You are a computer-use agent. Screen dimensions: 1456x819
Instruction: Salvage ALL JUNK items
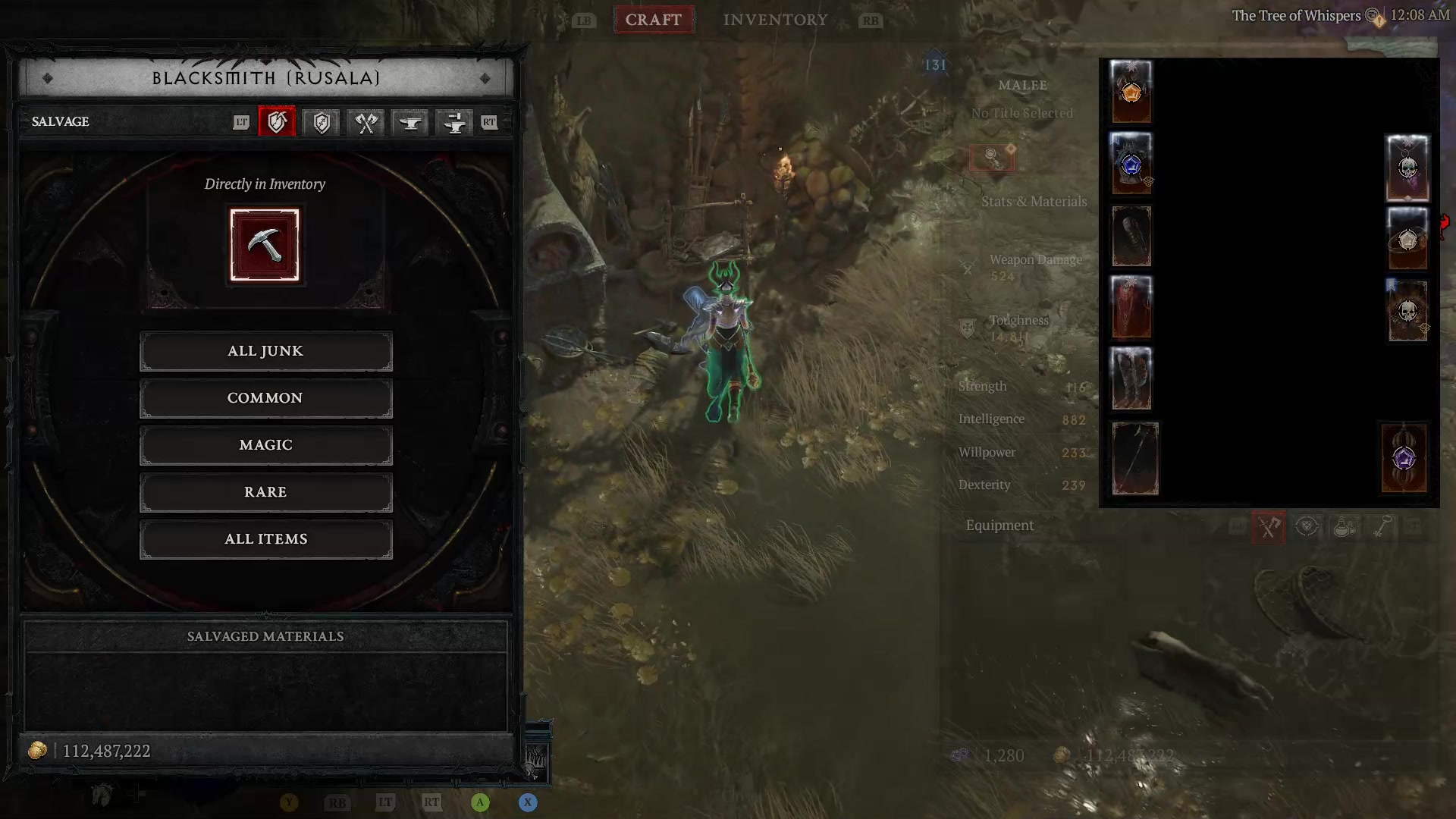[x=265, y=350]
